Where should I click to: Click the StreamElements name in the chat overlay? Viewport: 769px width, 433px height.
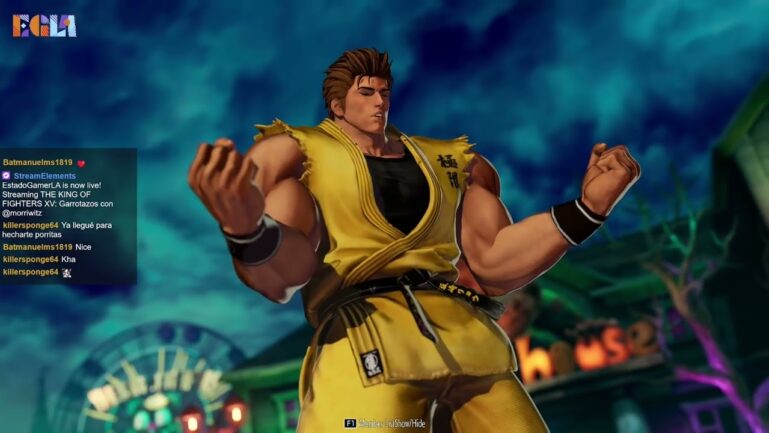click(44, 176)
